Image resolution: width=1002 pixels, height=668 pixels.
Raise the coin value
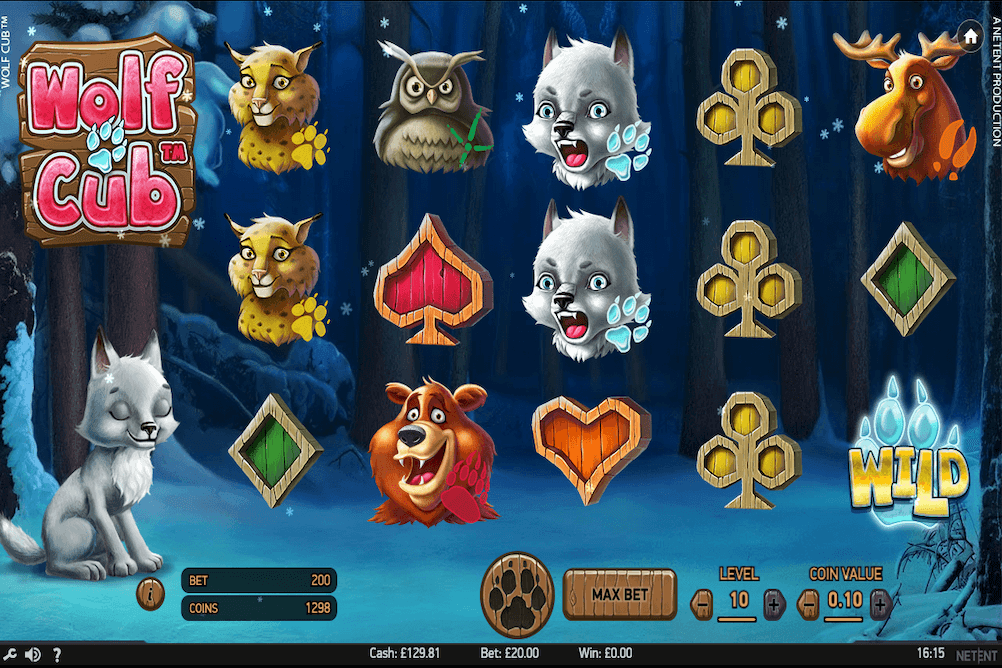(880, 603)
